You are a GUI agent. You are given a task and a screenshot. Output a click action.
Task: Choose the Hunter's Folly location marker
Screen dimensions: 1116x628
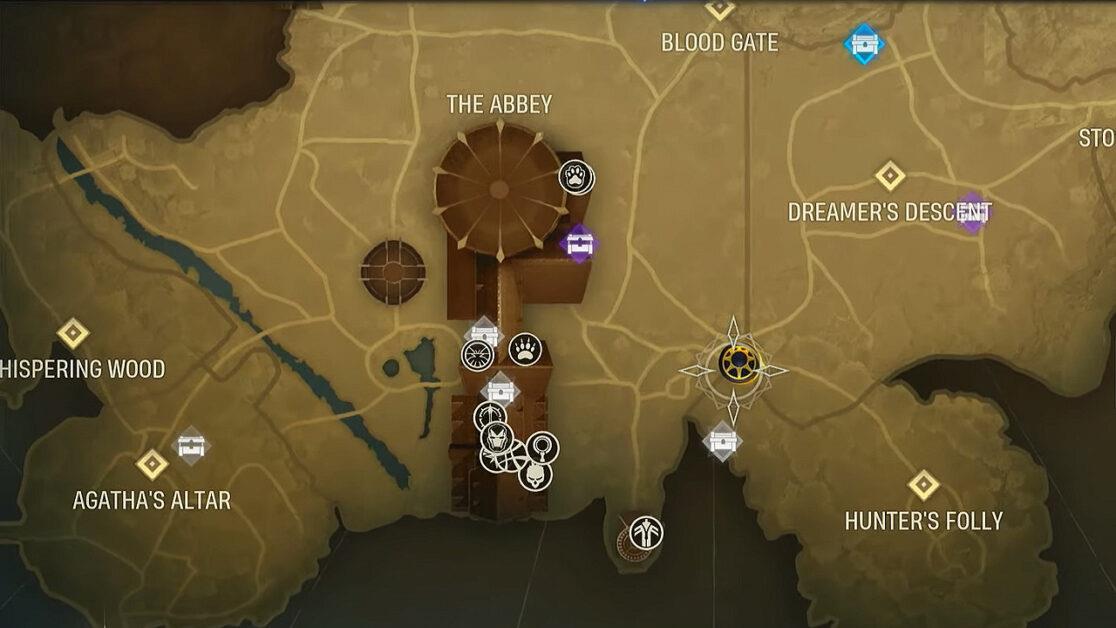(923, 485)
